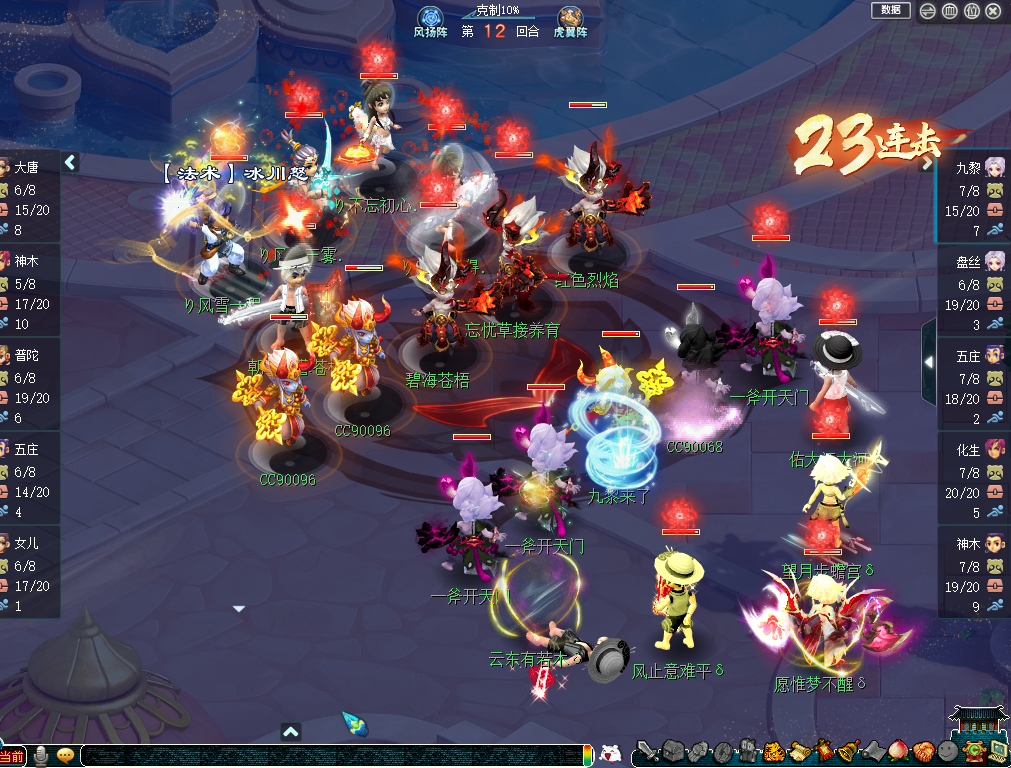This screenshot has width=1011, height=768.
Task: Switch the 当前 chat channel button
Action: coord(12,756)
